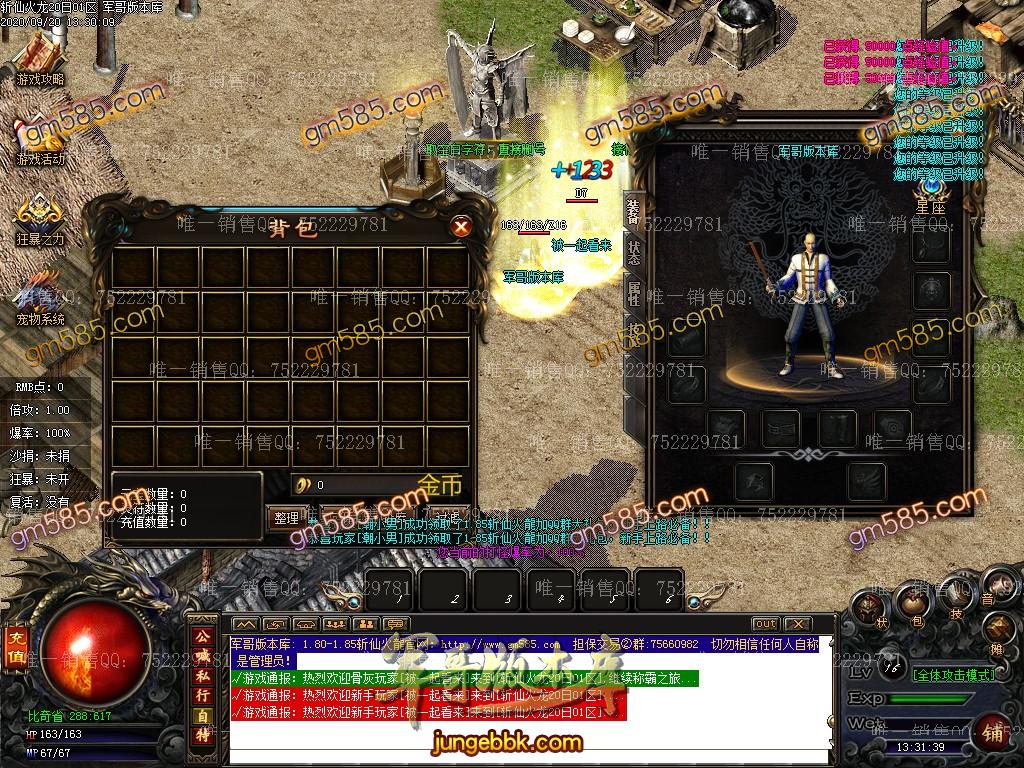The height and width of the screenshot is (768, 1024).
Task: Open the 游戏活动 events icon
Action: coord(40,140)
